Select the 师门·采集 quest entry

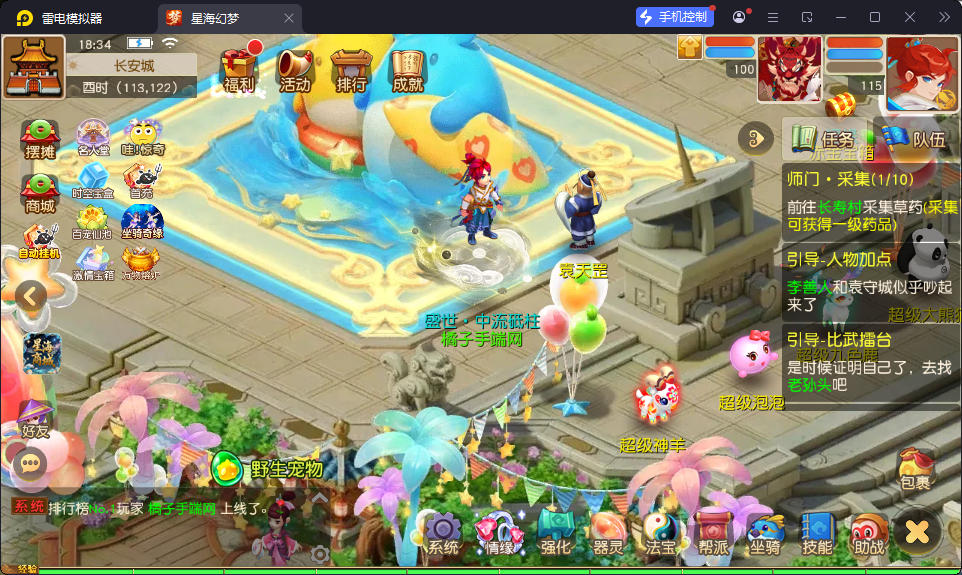click(870, 198)
